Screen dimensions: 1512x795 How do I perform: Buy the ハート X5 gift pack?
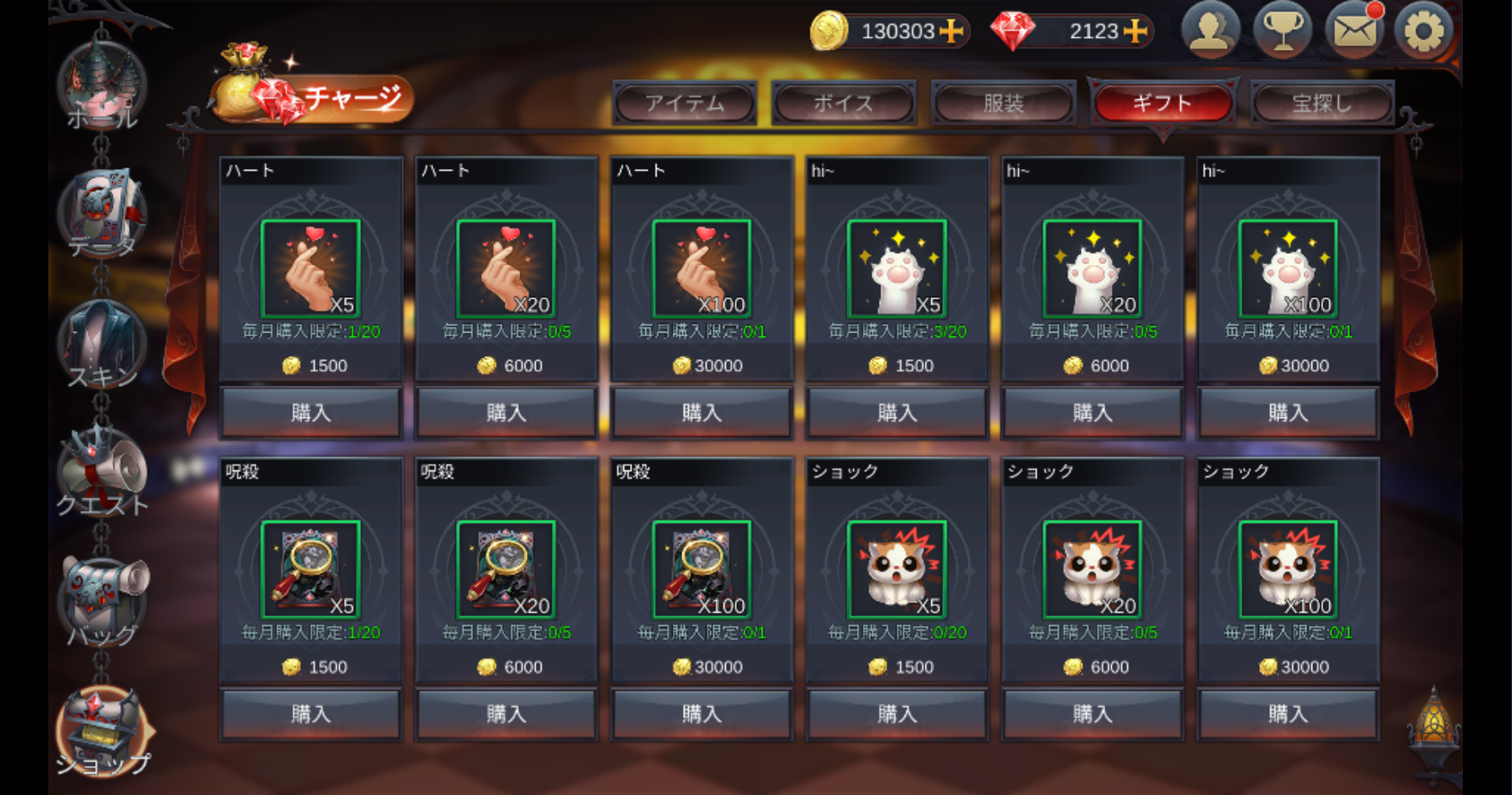pos(311,412)
